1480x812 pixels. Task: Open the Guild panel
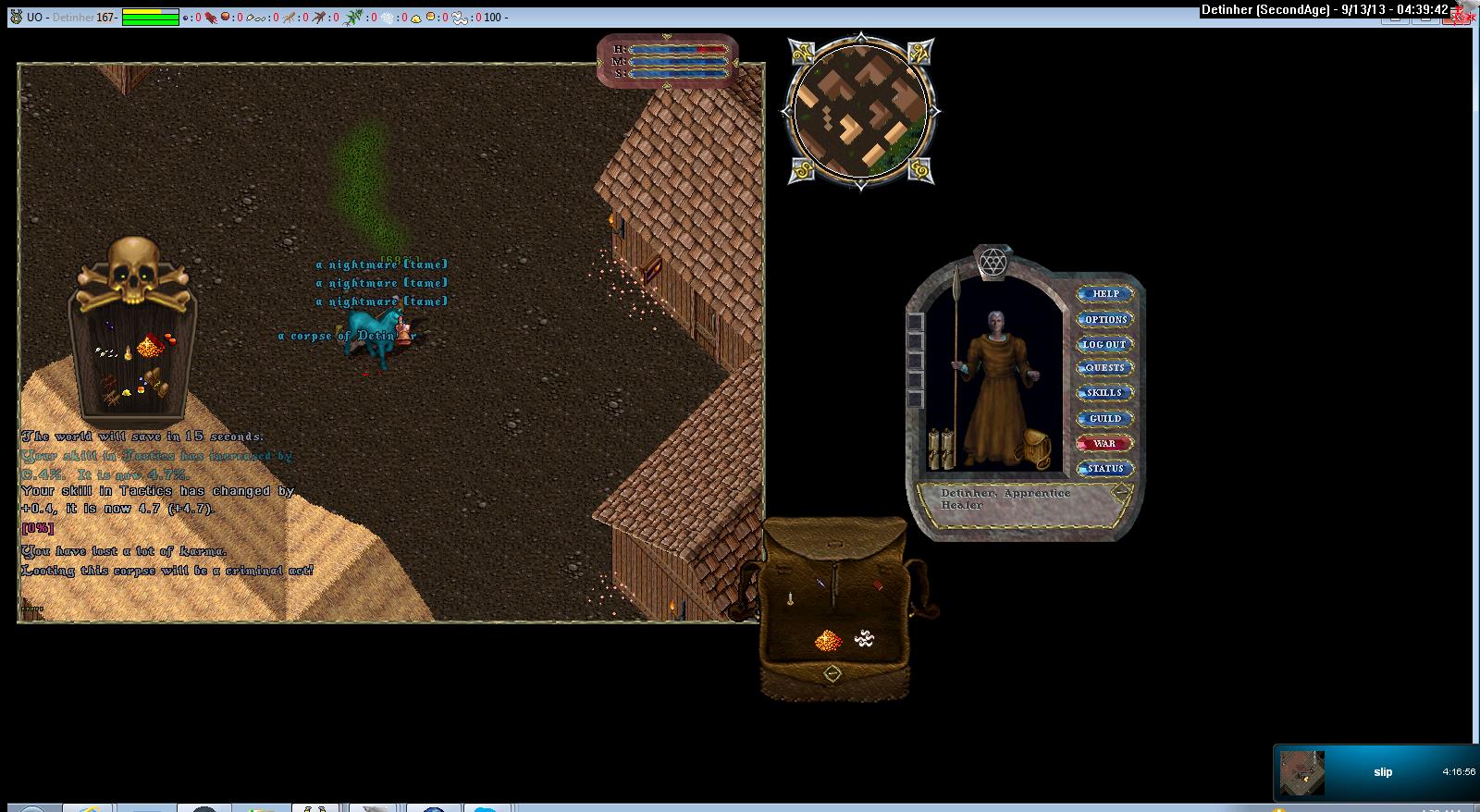click(1104, 419)
